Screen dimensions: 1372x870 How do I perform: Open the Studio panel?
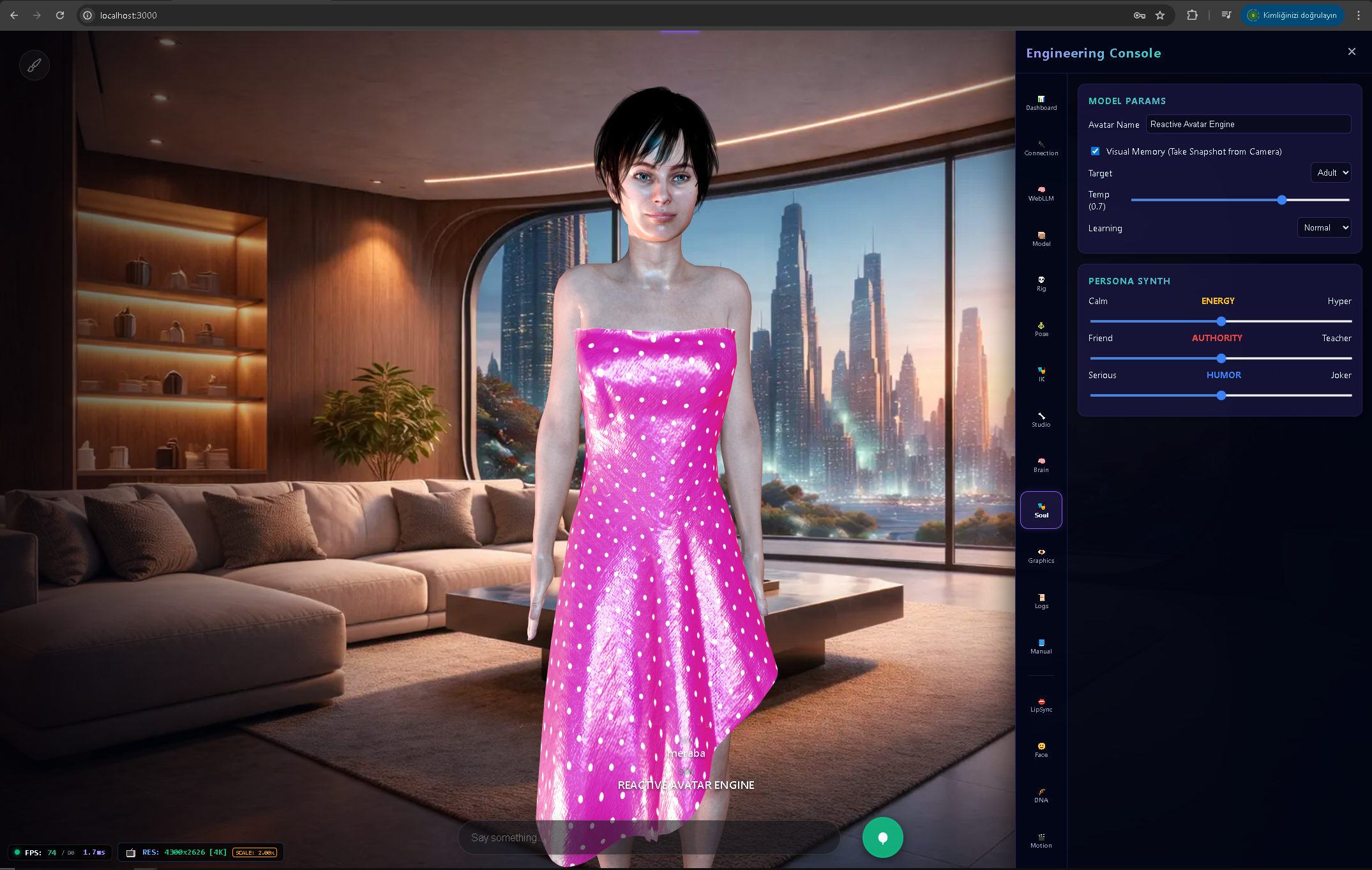(x=1041, y=418)
